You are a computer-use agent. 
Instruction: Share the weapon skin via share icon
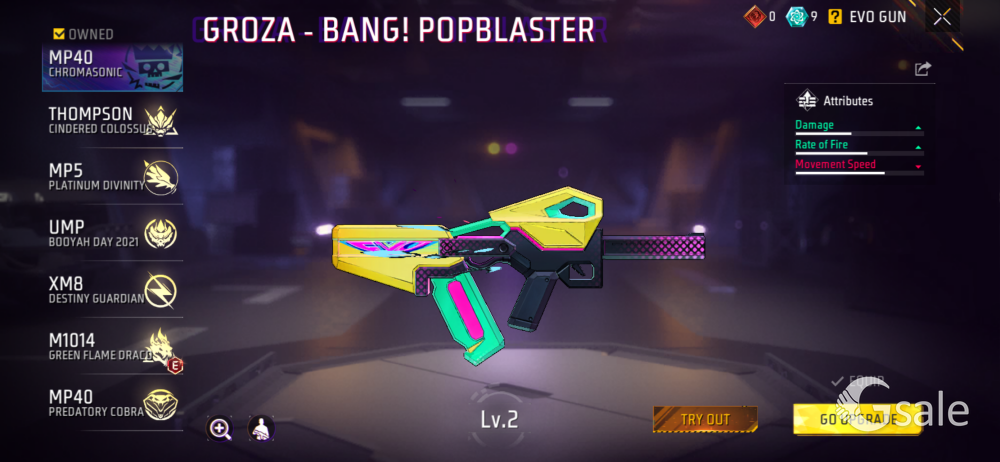pos(922,69)
